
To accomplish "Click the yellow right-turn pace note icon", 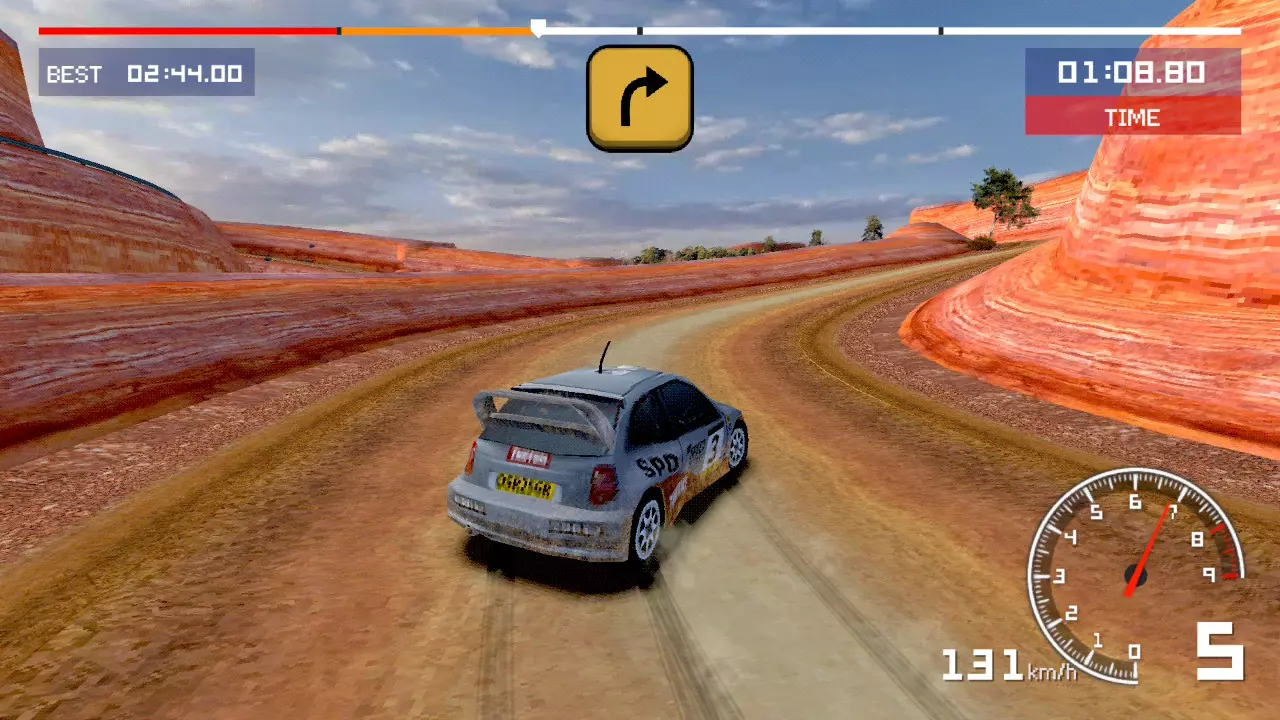I will point(640,98).
